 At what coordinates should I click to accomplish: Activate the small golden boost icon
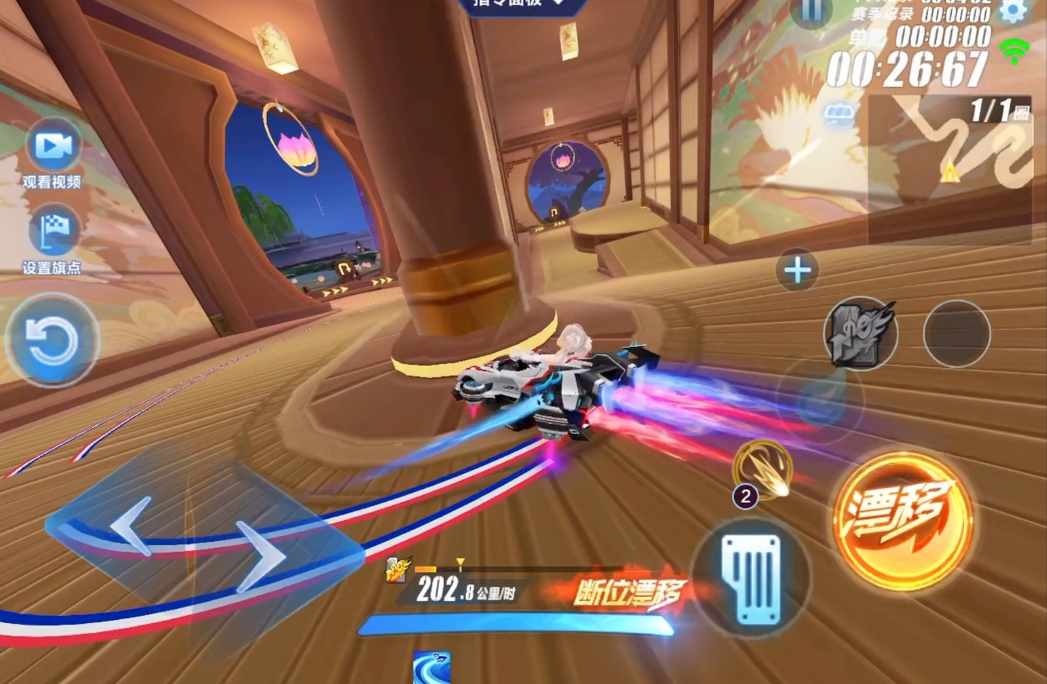762,468
